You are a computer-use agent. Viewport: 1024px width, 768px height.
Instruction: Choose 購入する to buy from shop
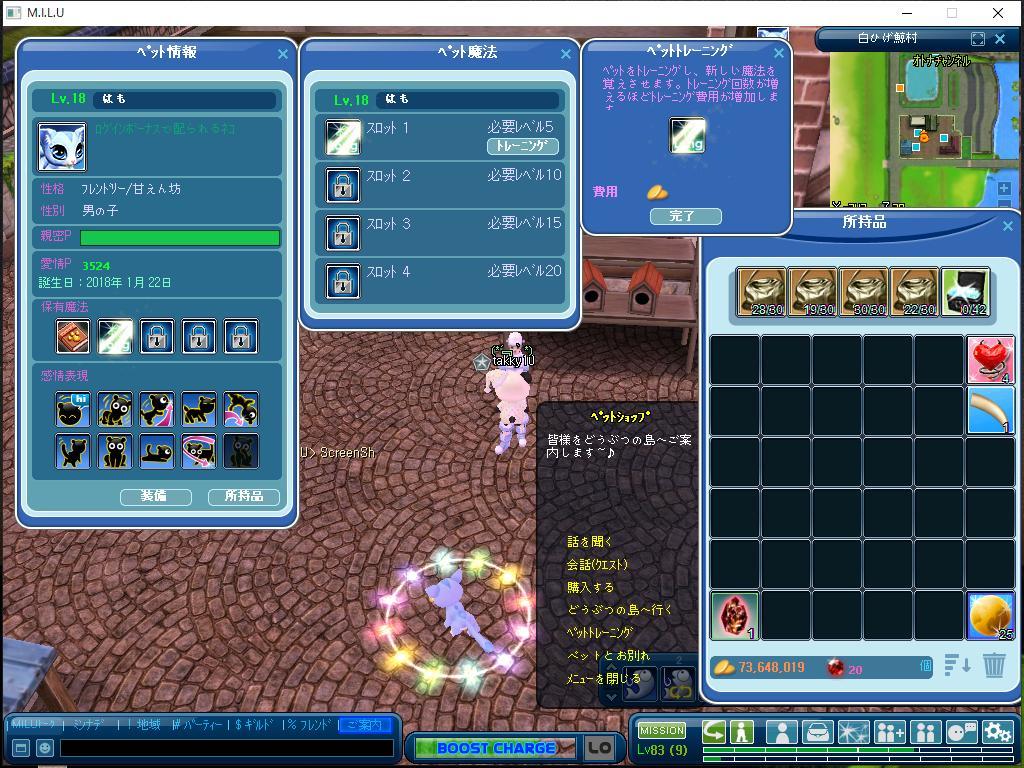[590, 587]
